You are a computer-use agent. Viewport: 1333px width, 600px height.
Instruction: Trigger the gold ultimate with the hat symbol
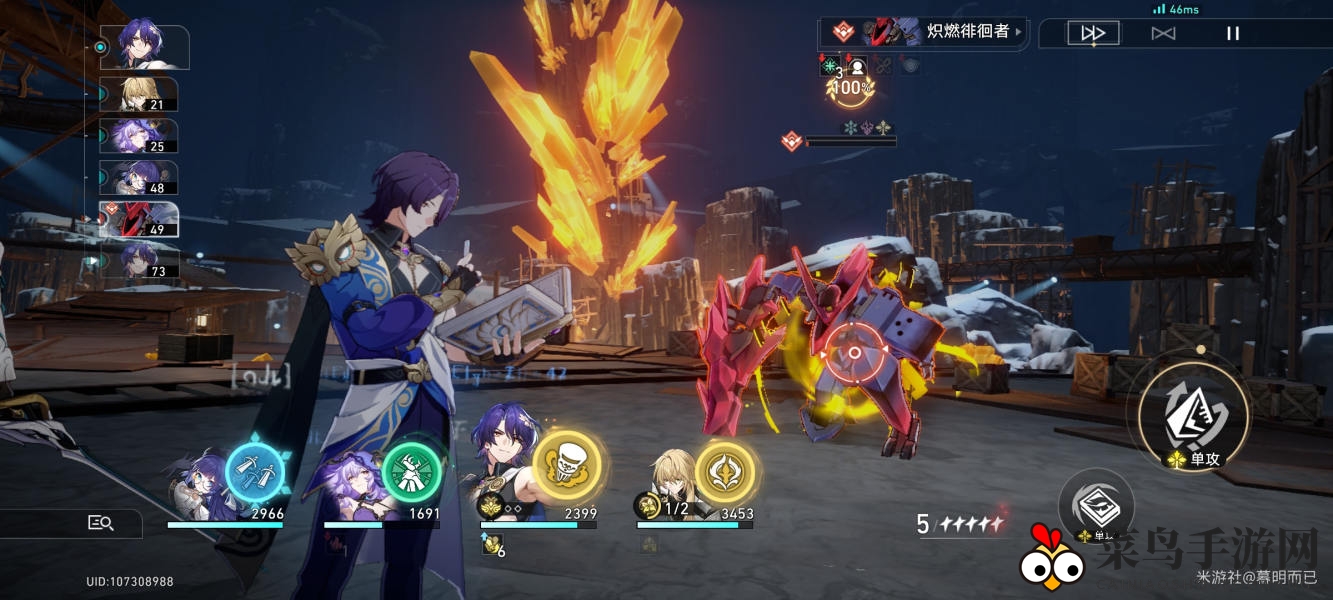tap(566, 465)
